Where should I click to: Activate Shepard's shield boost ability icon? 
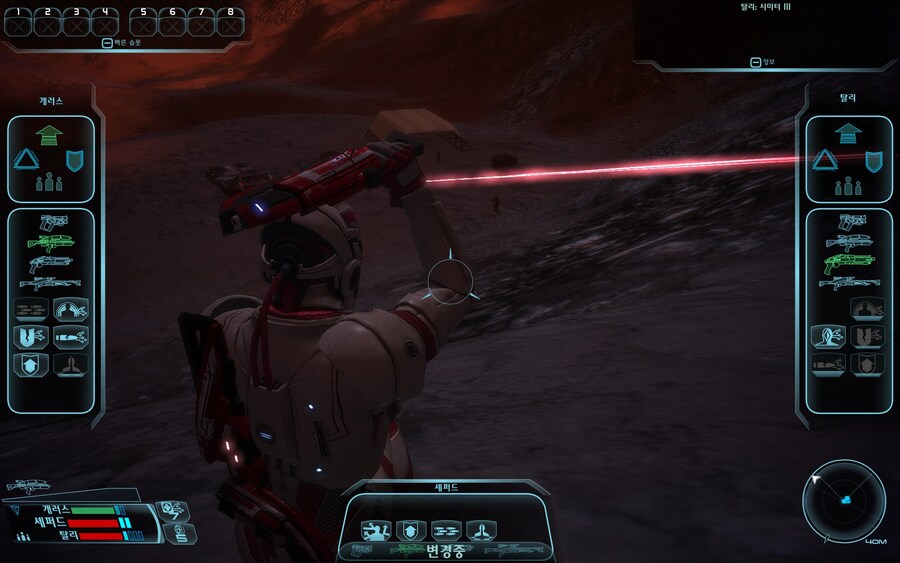coord(411,530)
